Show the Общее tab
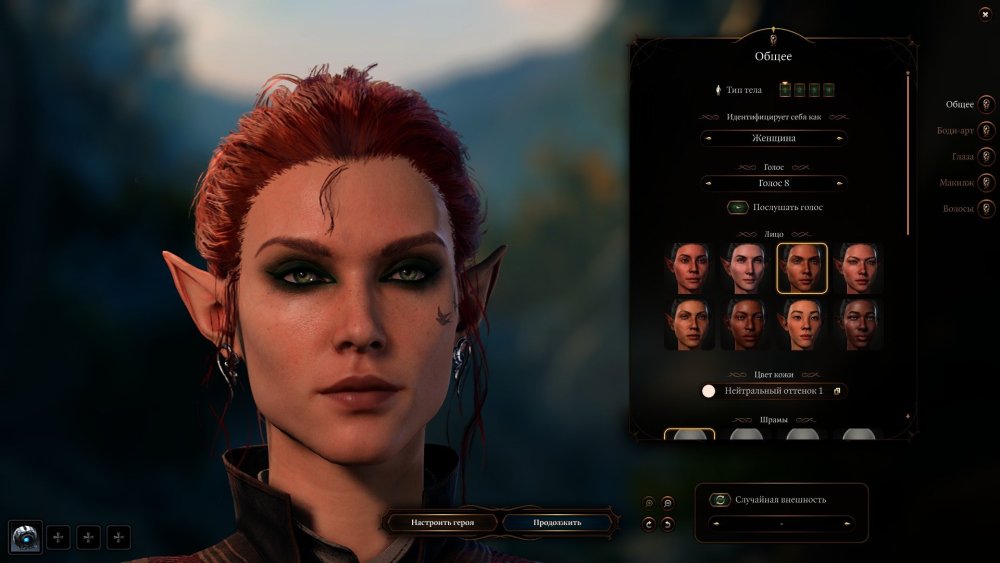The width and height of the screenshot is (1000, 563). coord(986,105)
